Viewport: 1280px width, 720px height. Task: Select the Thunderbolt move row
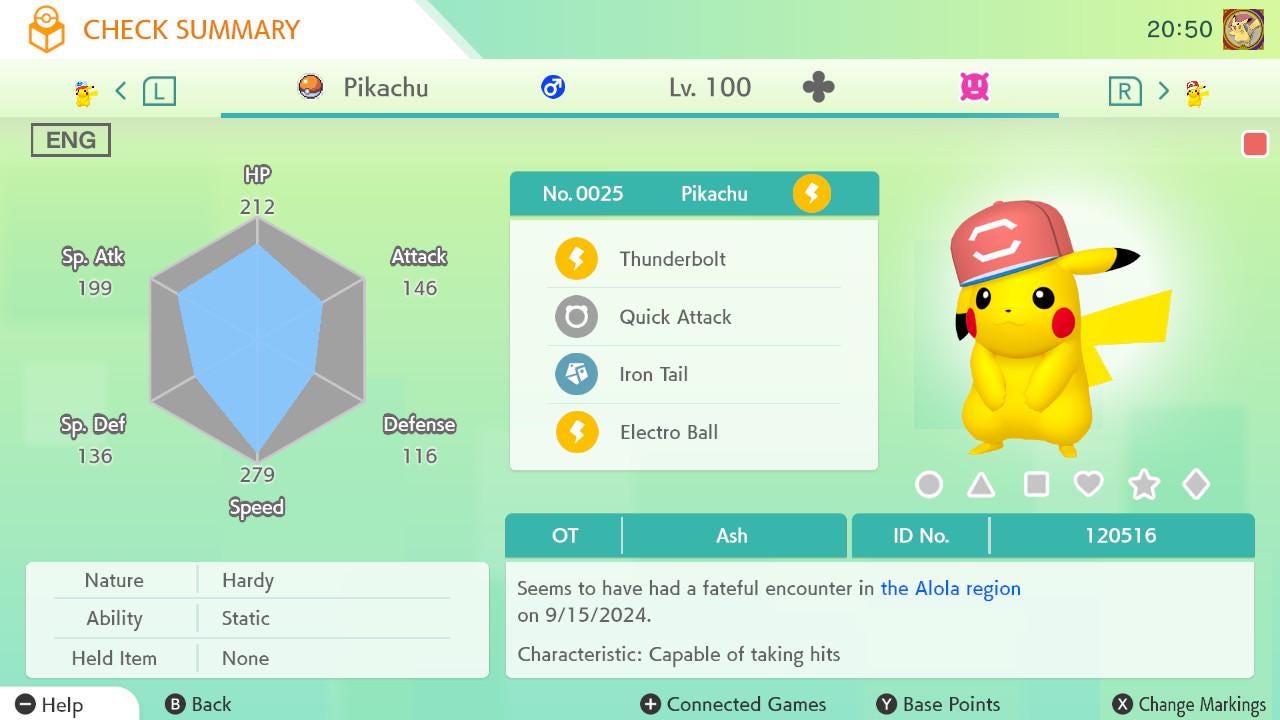point(693,259)
